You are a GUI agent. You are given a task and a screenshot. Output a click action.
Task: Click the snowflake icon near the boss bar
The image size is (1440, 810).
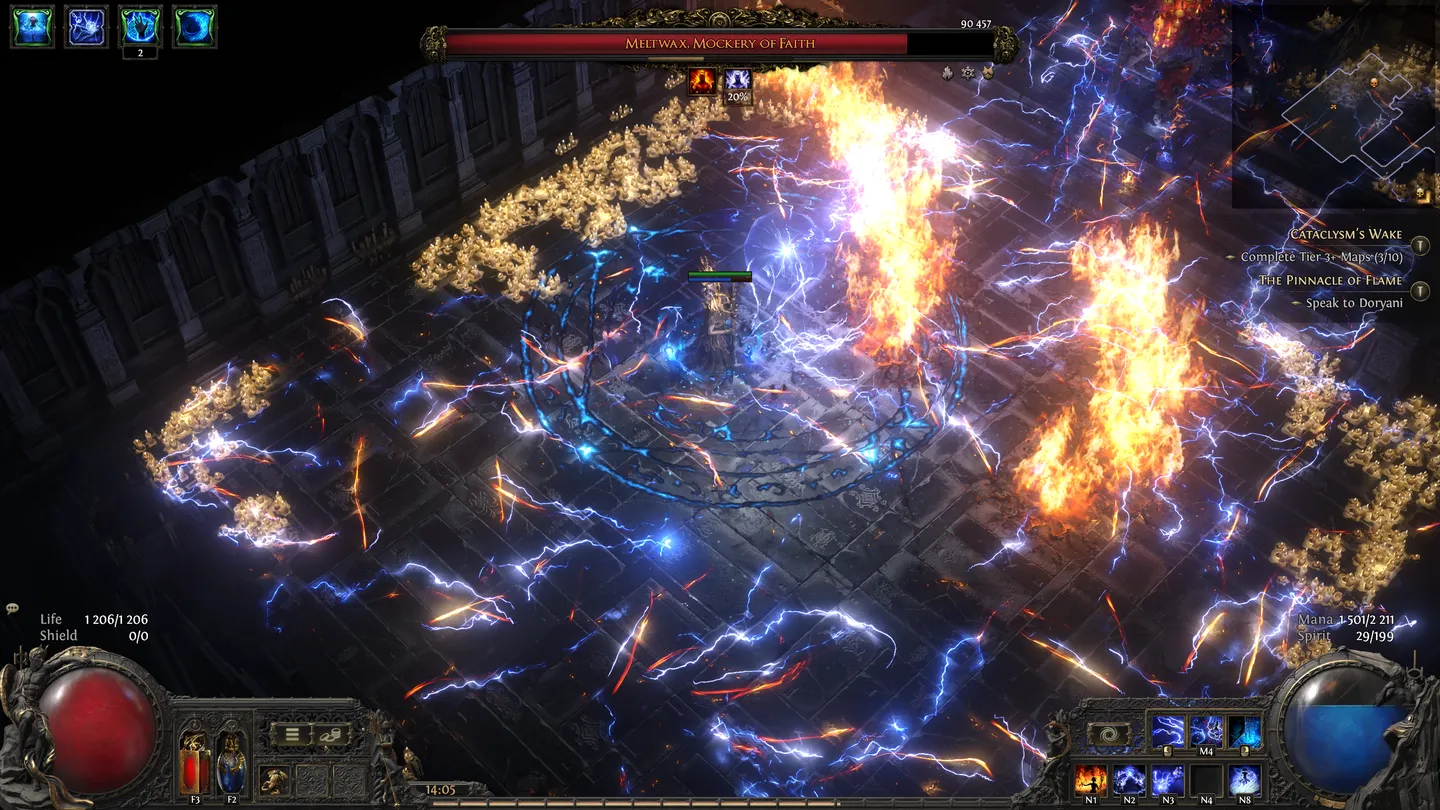point(966,74)
